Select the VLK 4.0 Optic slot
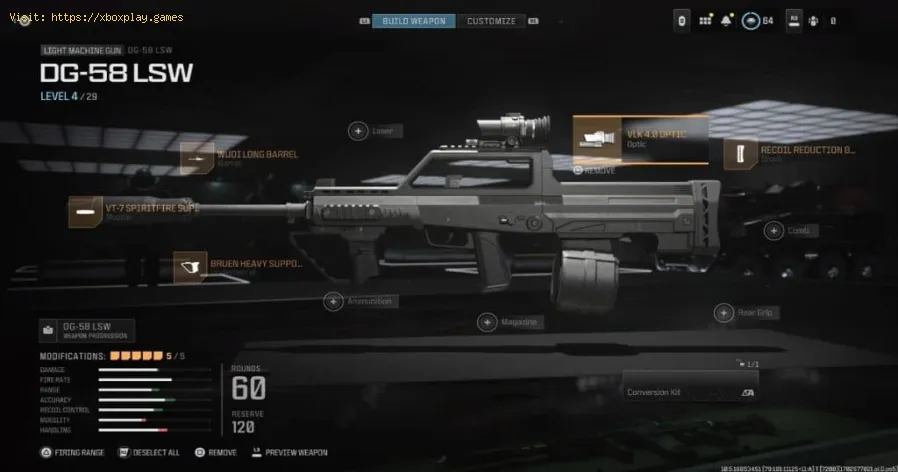This screenshot has height=472, width=898. coord(640,139)
